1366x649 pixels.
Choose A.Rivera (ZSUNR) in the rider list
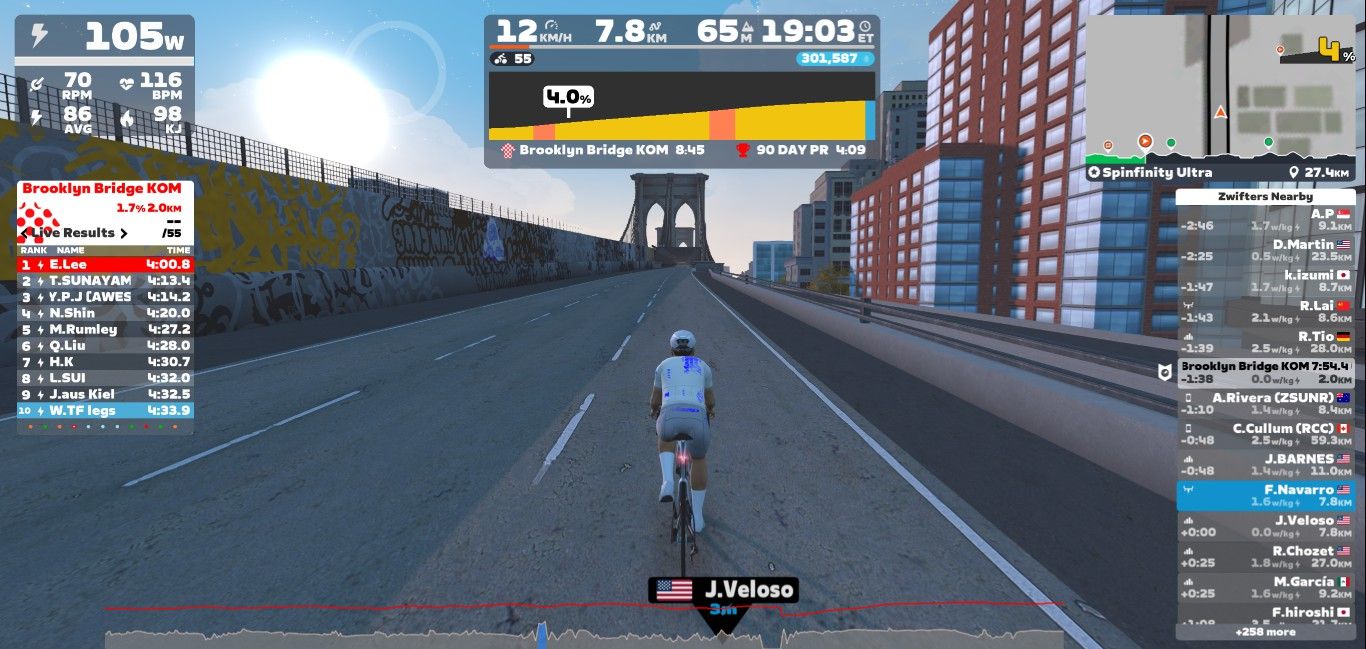(1266, 403)
